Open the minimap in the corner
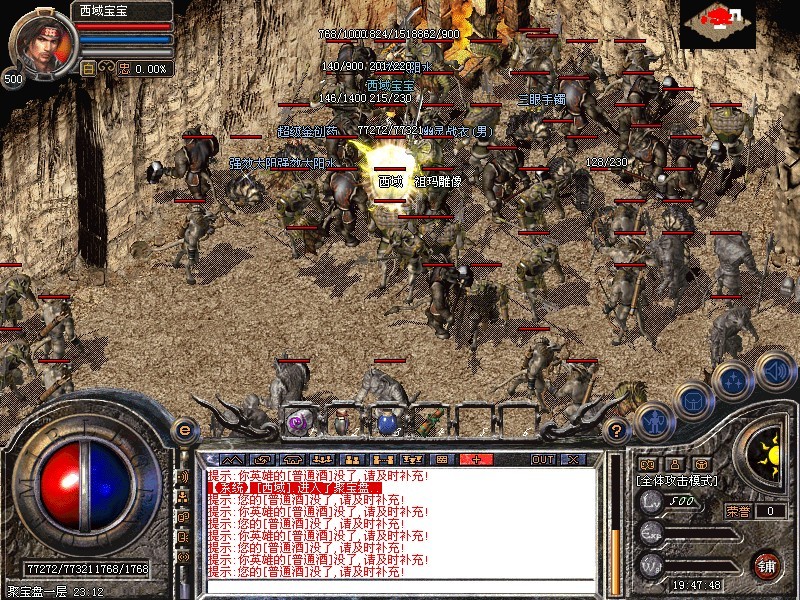The image size is (800, 600). click(717, 22)
